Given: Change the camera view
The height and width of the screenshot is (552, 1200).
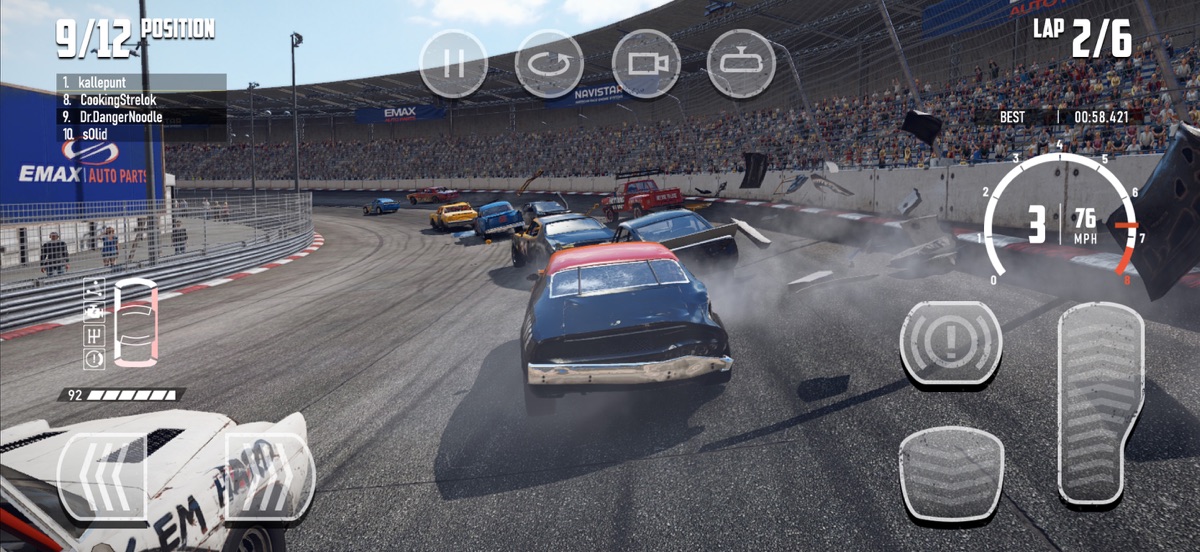Looking at the screenshot, I should coord(646,64).
